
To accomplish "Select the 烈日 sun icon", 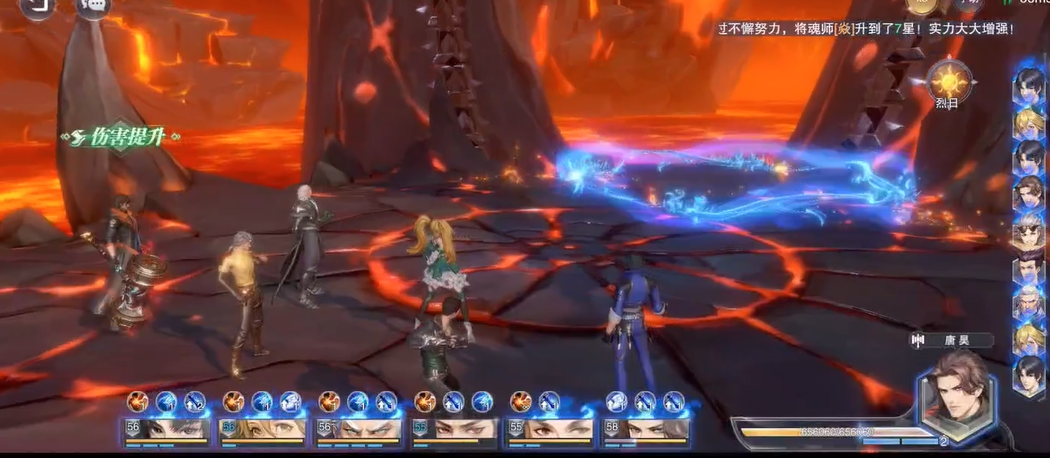I will click(945, 80).
